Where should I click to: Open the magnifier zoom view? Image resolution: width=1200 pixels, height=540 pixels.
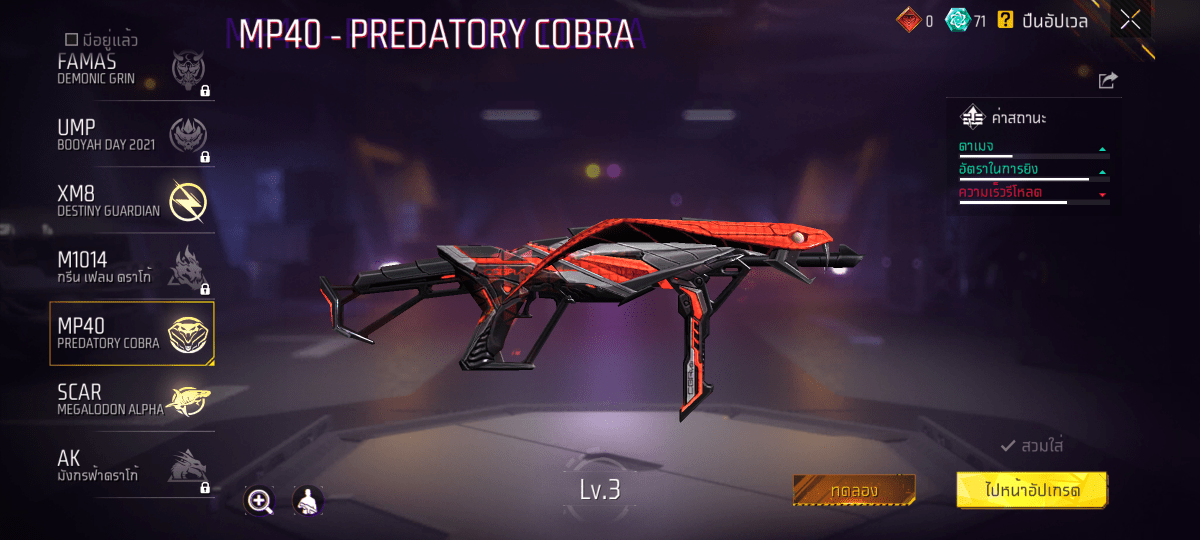tap(260, 501)
